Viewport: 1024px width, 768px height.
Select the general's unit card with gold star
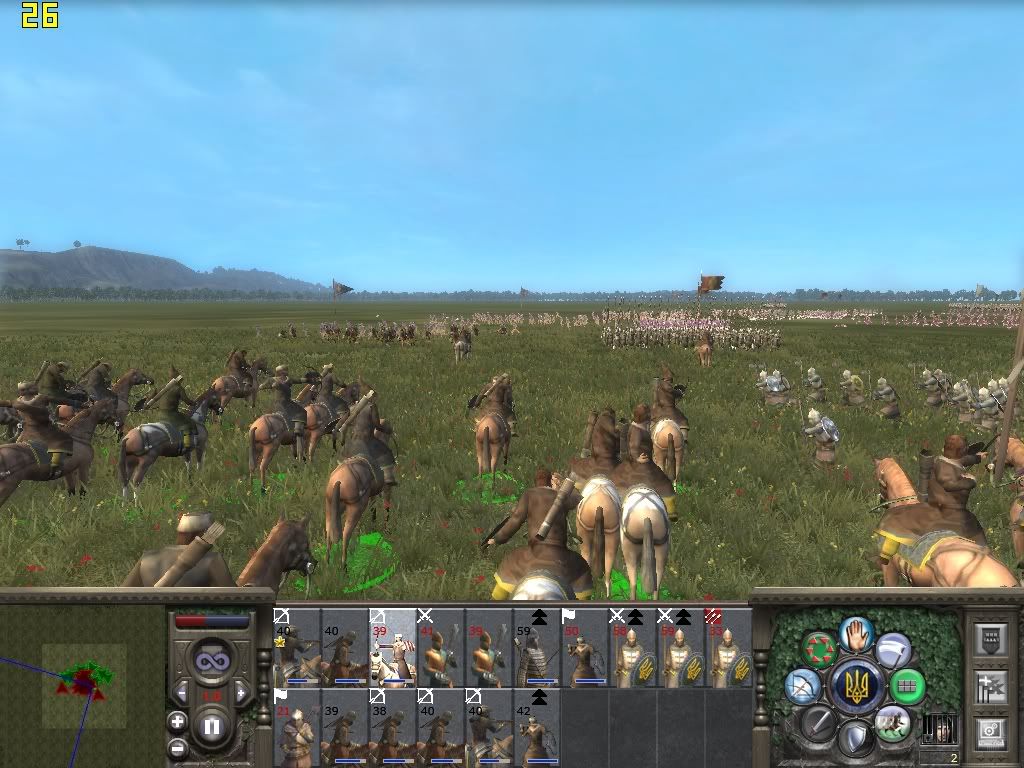297,647
